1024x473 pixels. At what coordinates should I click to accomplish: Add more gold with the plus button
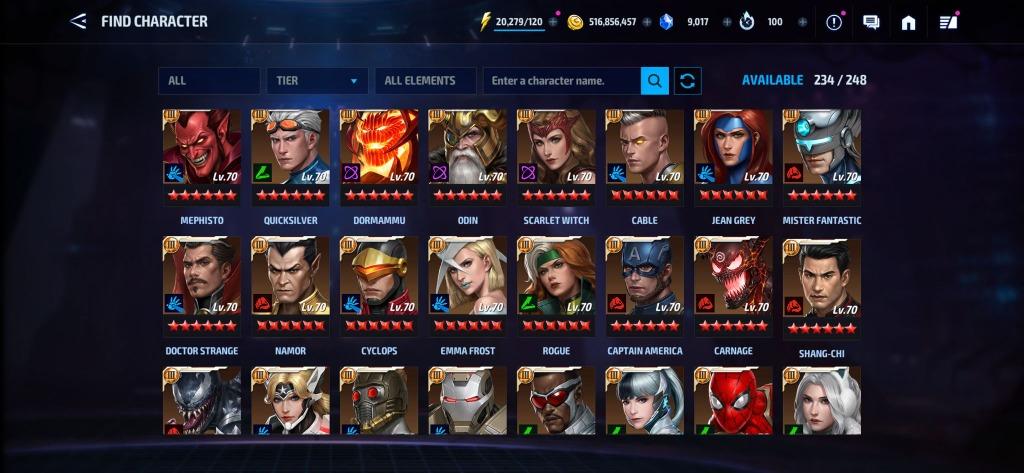coord(646,22)
